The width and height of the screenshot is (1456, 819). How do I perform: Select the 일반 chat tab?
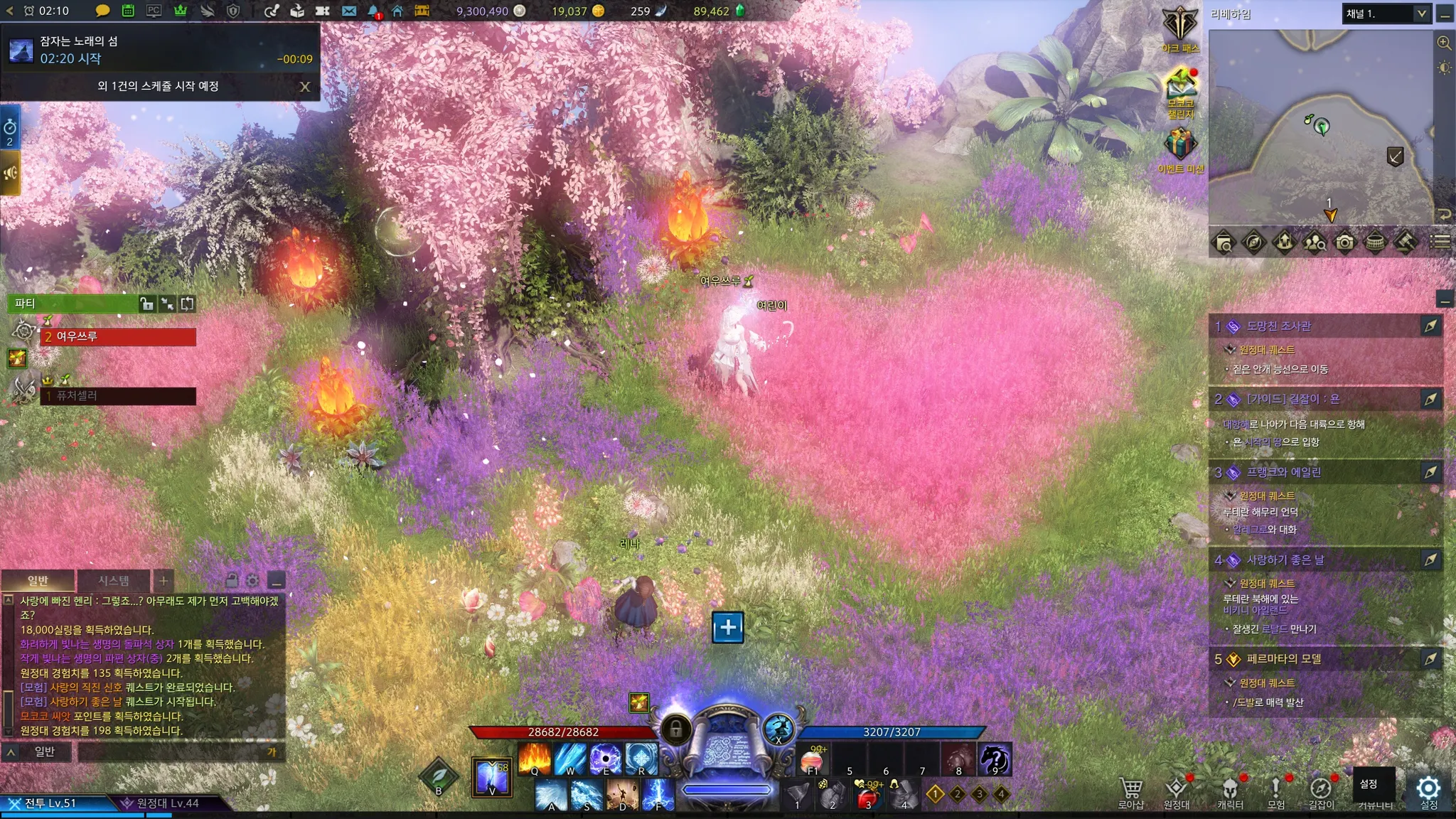tap(38, 581)
